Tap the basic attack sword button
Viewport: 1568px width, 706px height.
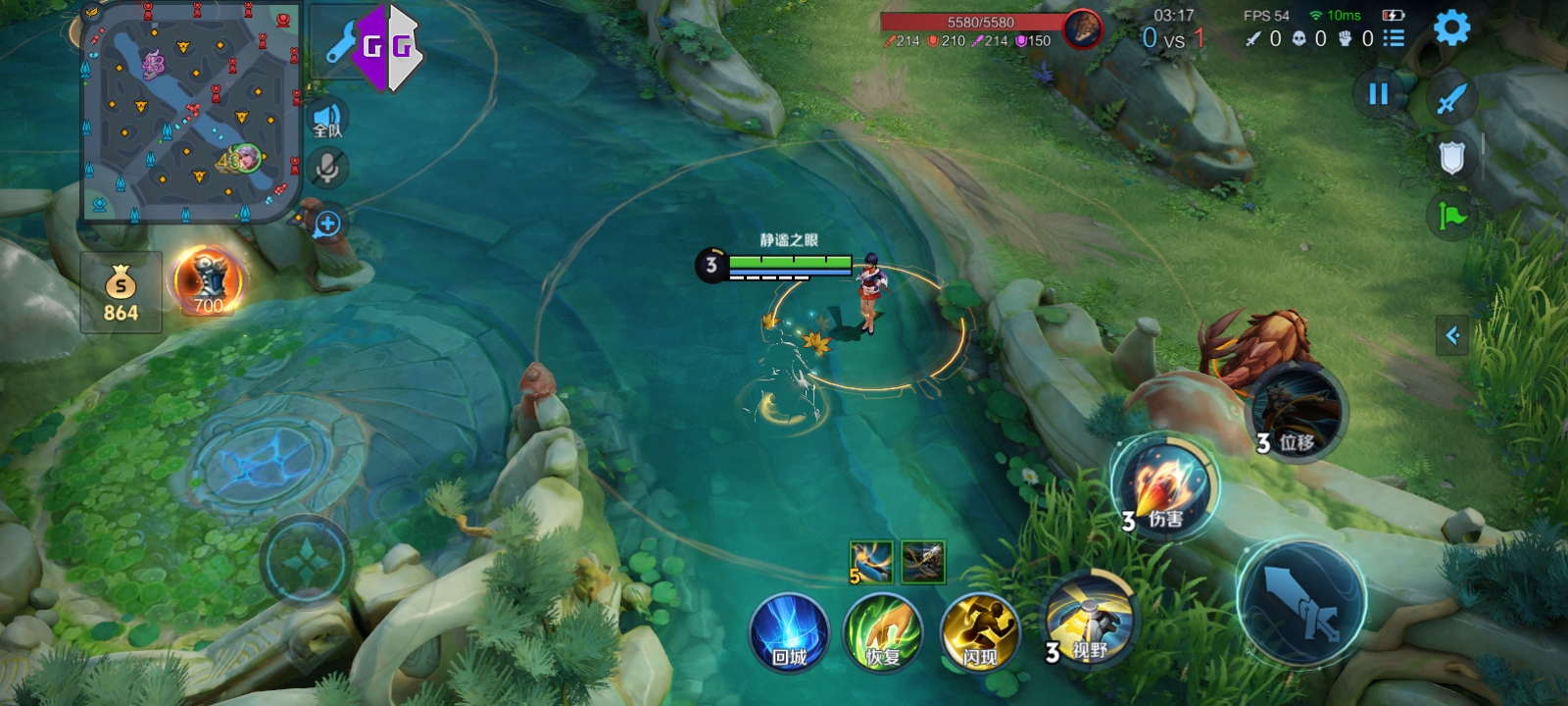click(1300, 600)
